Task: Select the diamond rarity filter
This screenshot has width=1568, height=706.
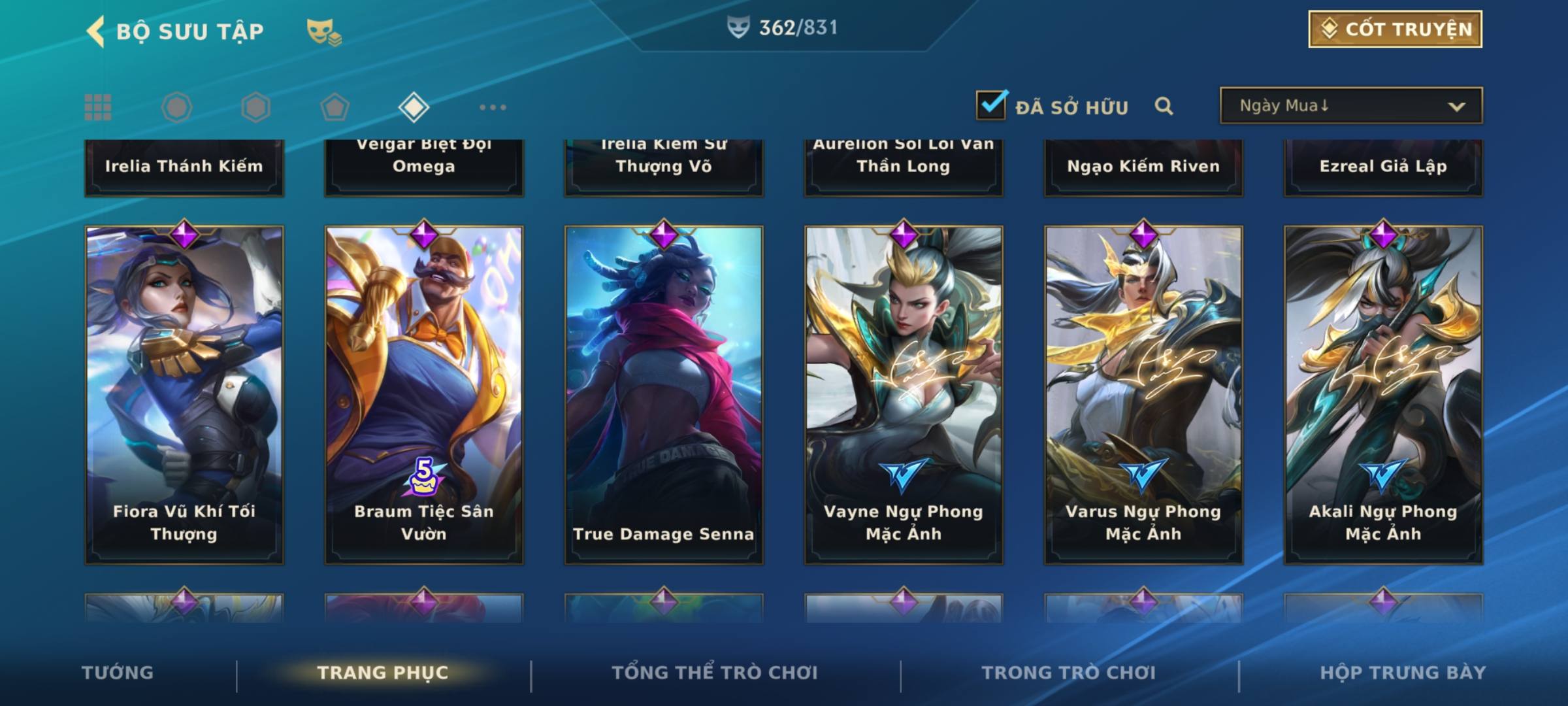Action: pyautogui.click(x=414, y=107)
